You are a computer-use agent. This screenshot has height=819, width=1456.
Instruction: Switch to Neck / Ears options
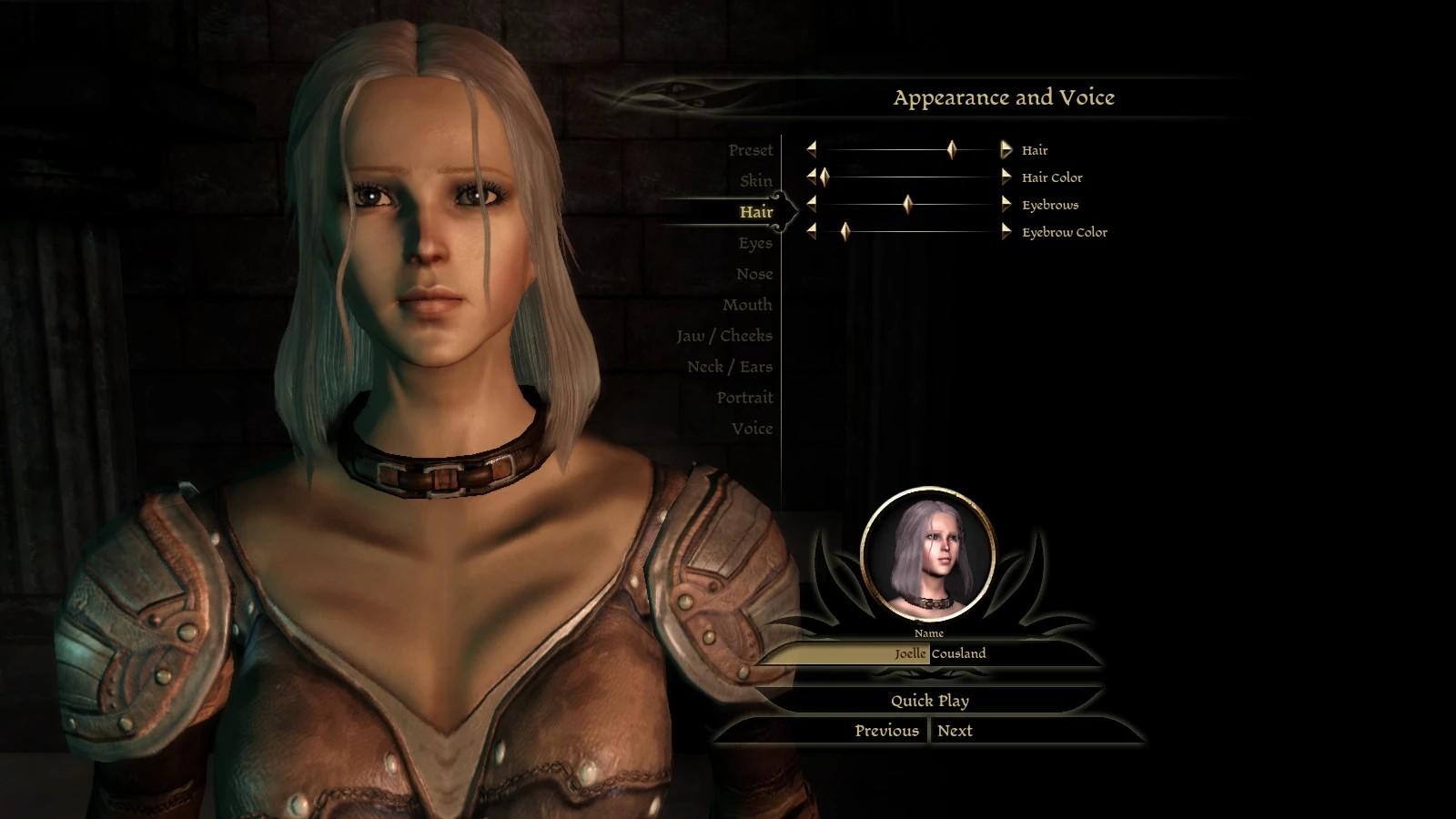729,367
